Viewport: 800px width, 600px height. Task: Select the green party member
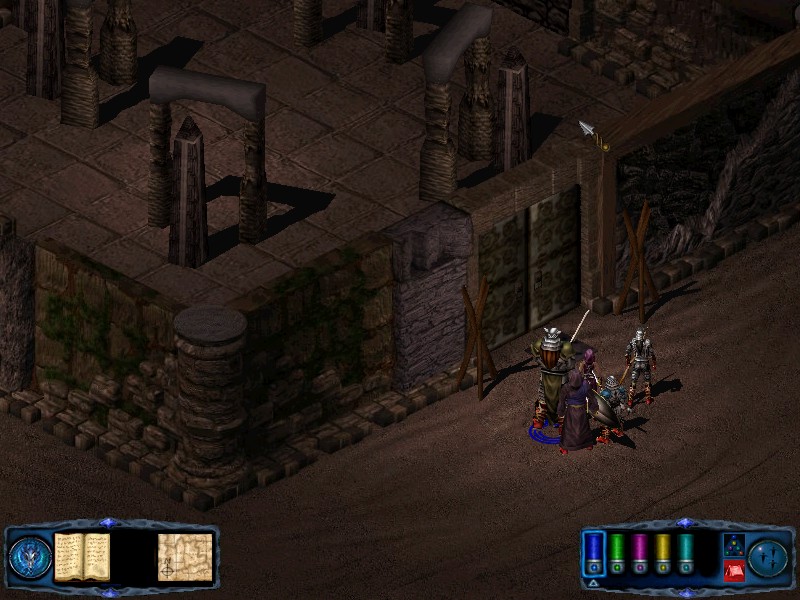click(x=617, y=553)
